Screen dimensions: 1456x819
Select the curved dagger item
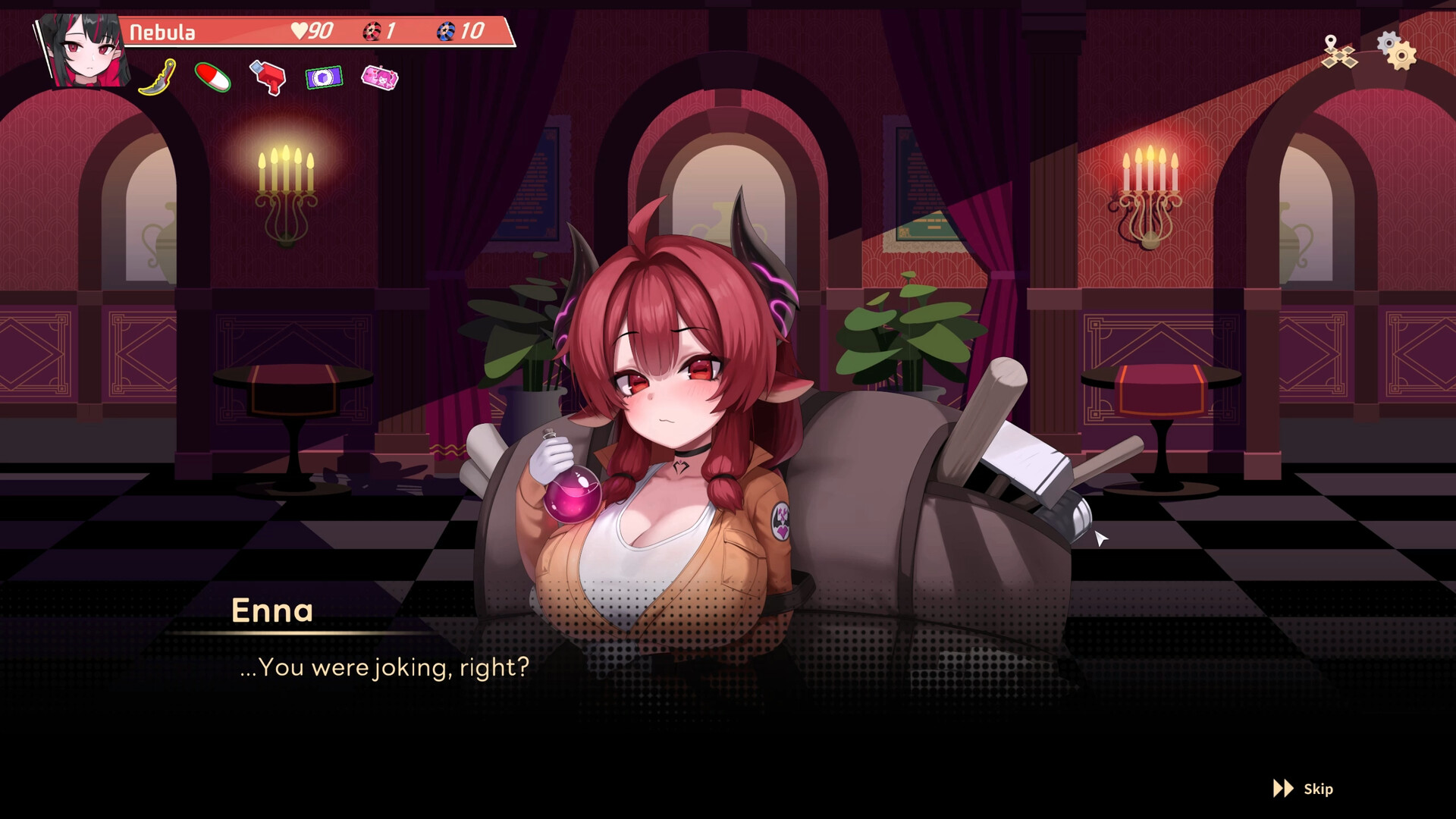158,77
